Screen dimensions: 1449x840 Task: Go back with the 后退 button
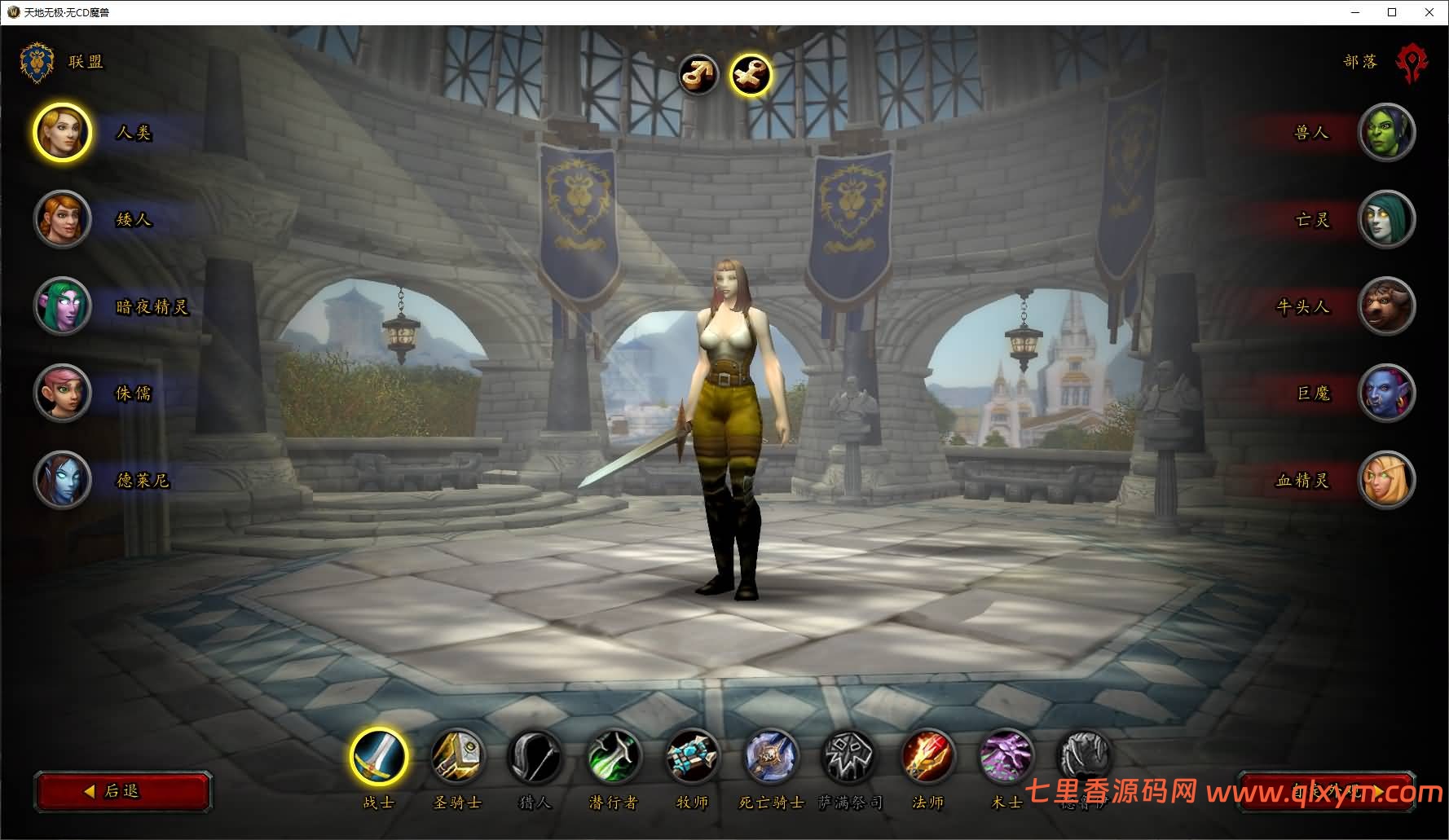123,791
